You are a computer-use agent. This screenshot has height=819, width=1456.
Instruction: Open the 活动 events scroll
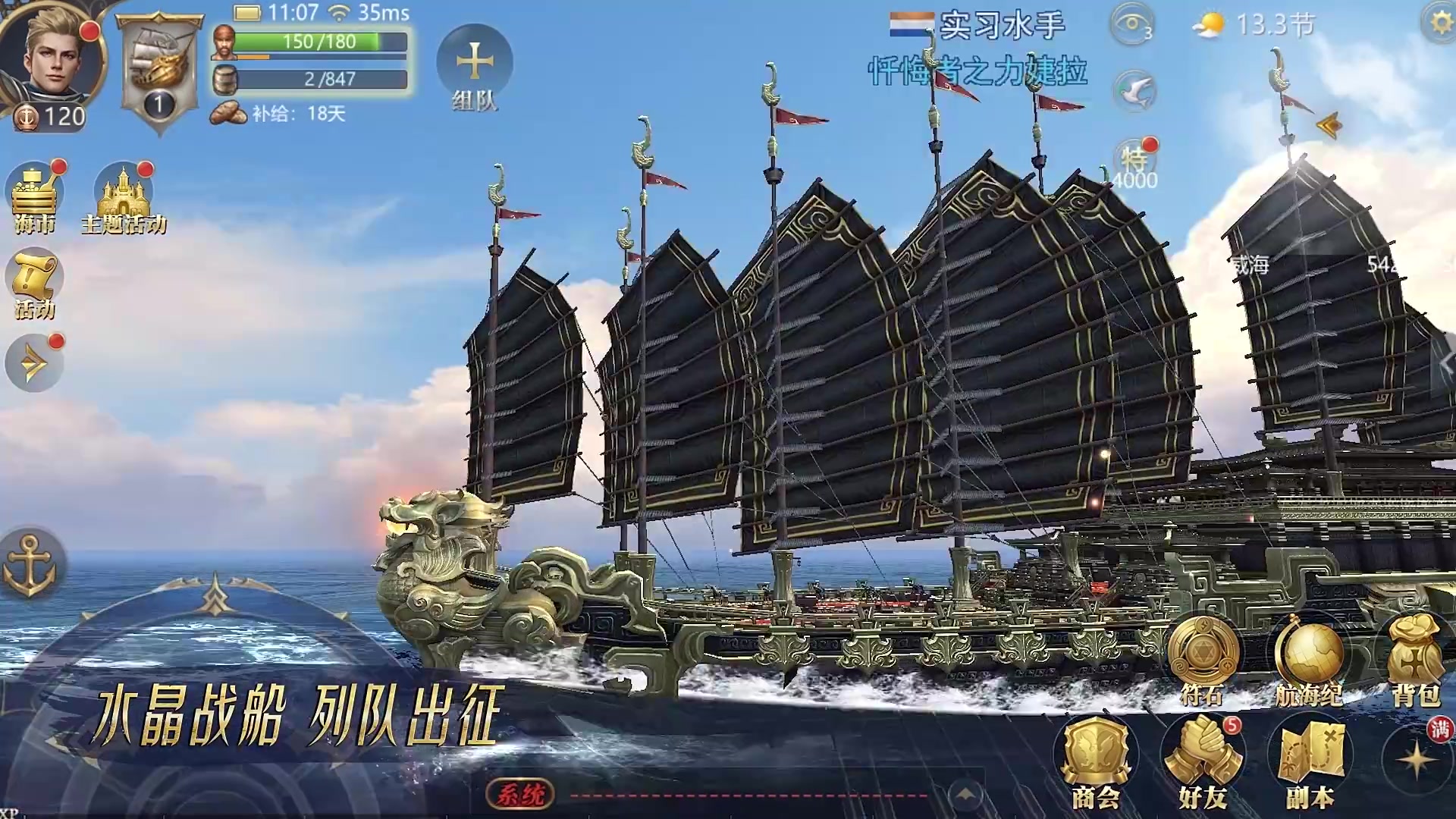(x=34, y=283)
